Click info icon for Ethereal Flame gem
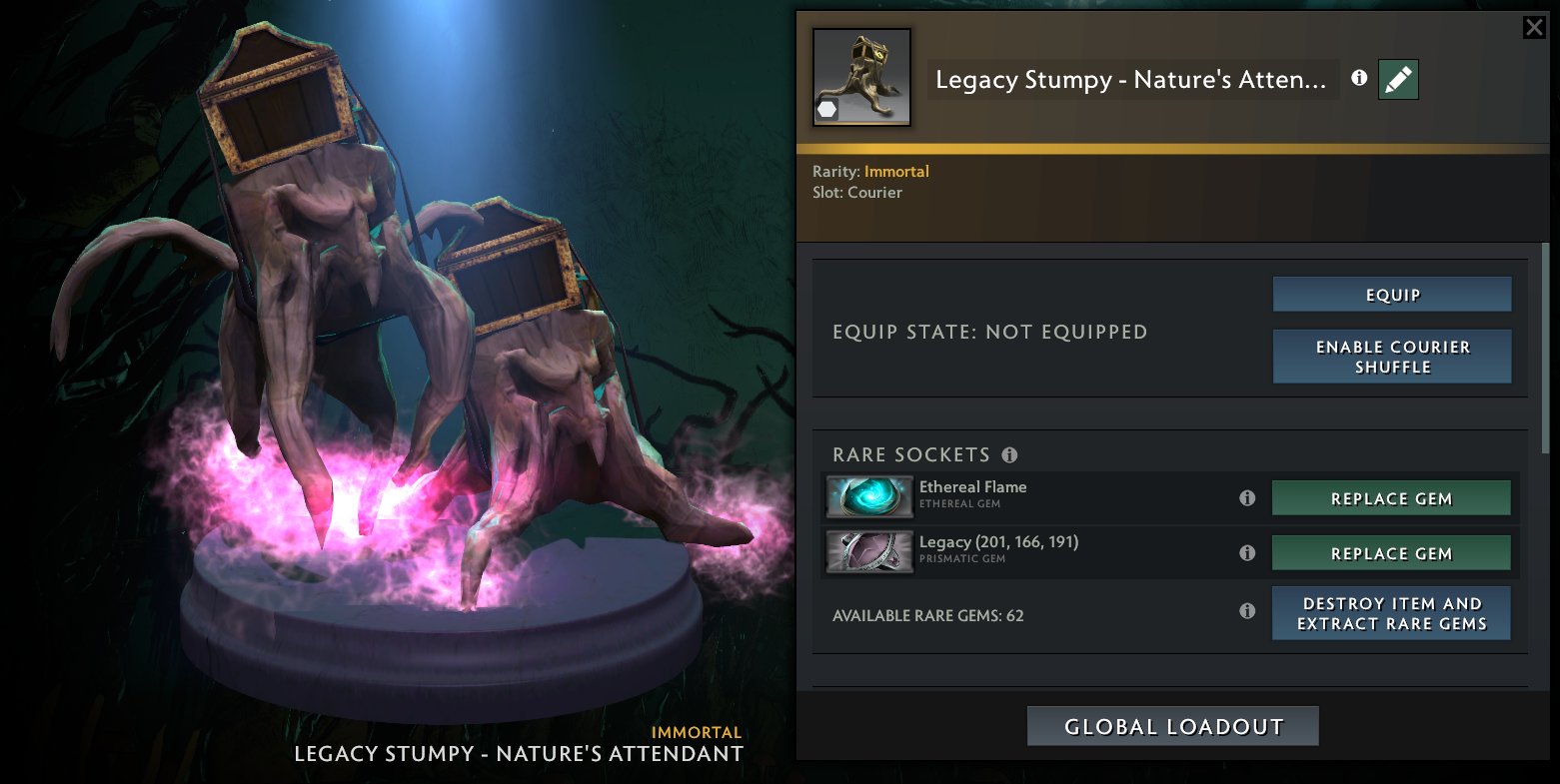This screenshot has width=1560, height=784. point(1247,497)
